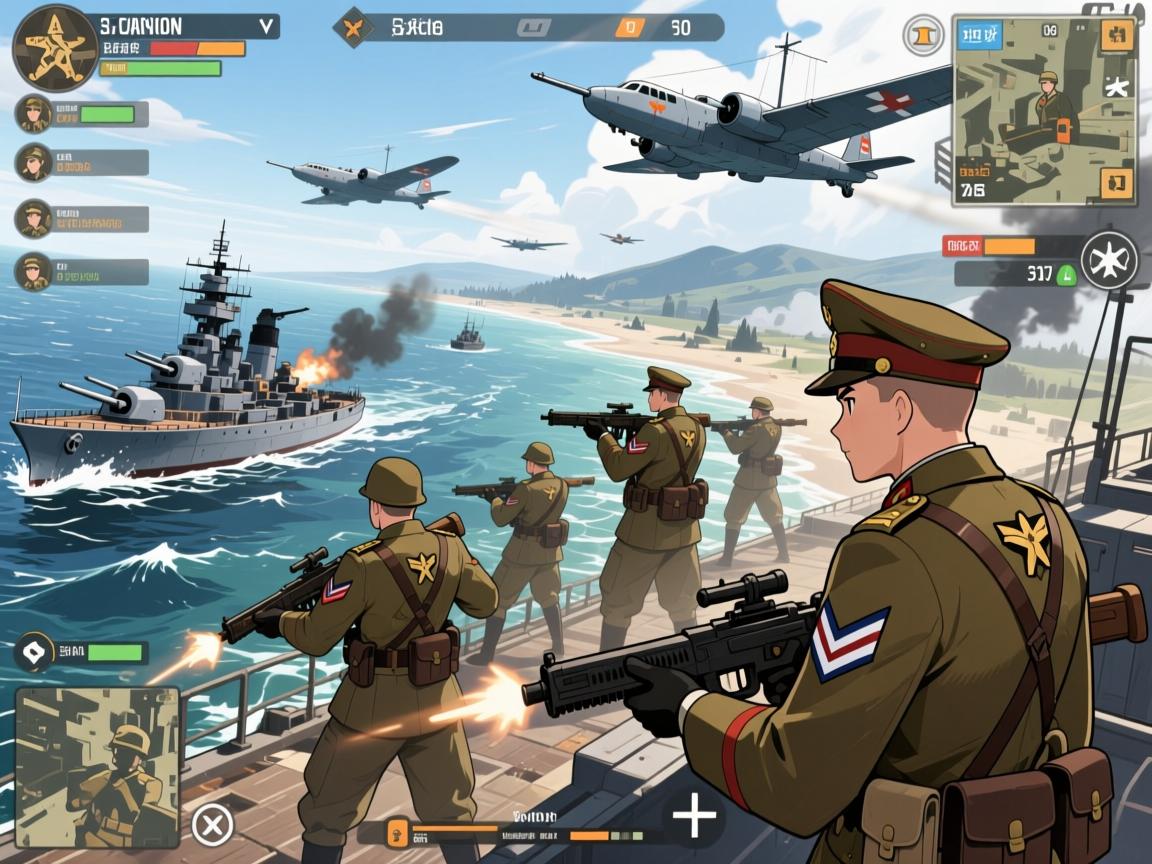Click the upper orange square button on the minimap
Viewport: 1152px width, 864px height.
1116,36
